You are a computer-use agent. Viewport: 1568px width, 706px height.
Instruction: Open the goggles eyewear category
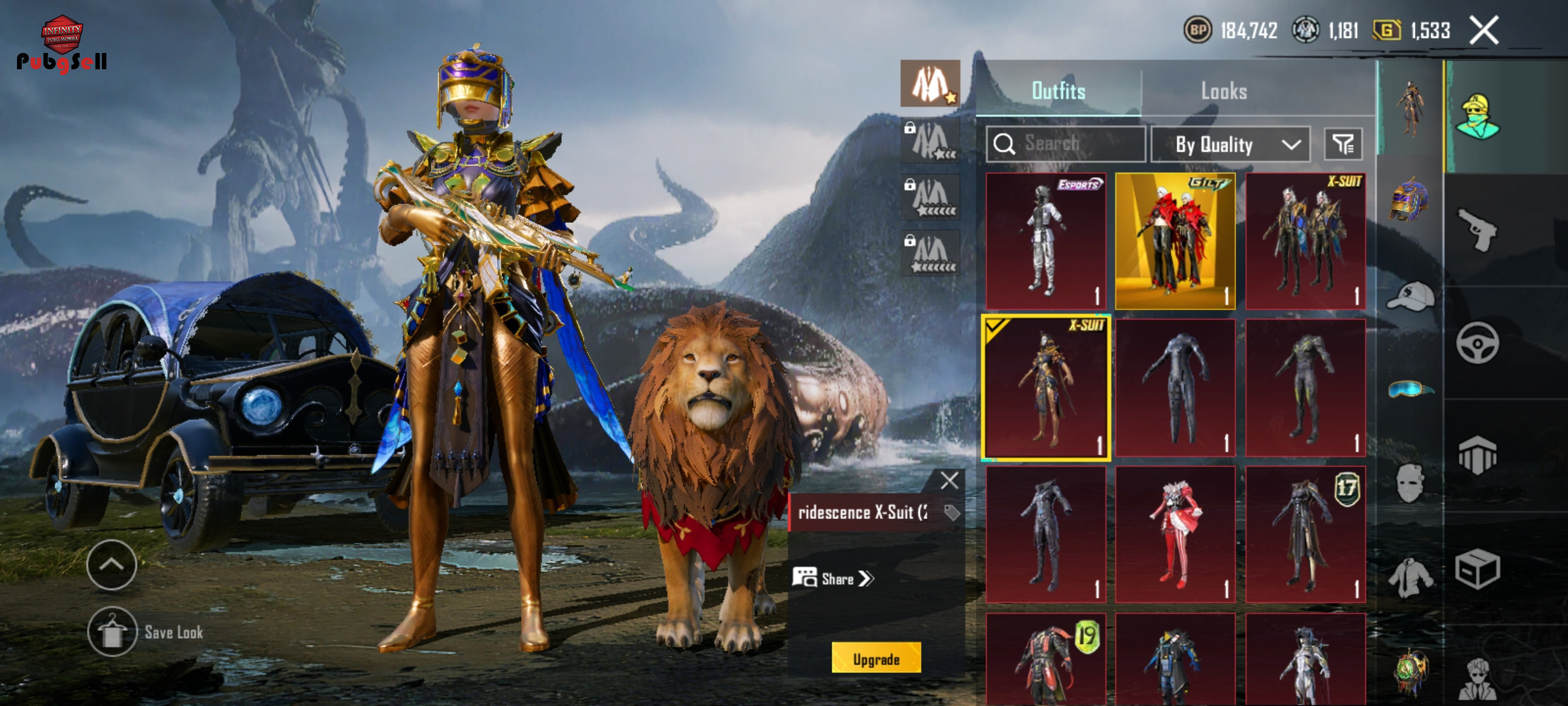(1410, 390)
